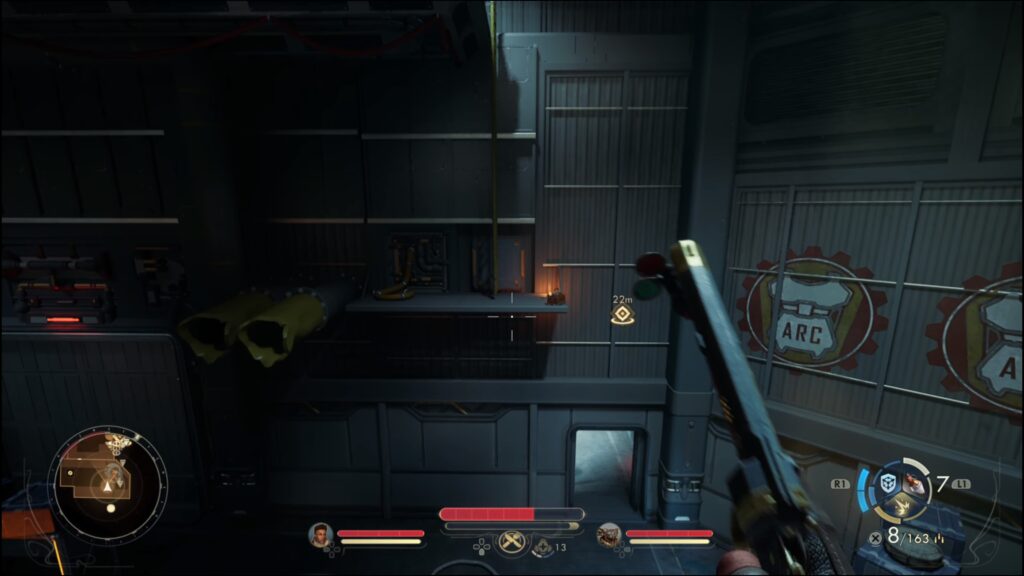The width and height of the screenshot is (1024, 576).
Task: Select the consumable icon next to the 13 count
Action: (542, 546)
